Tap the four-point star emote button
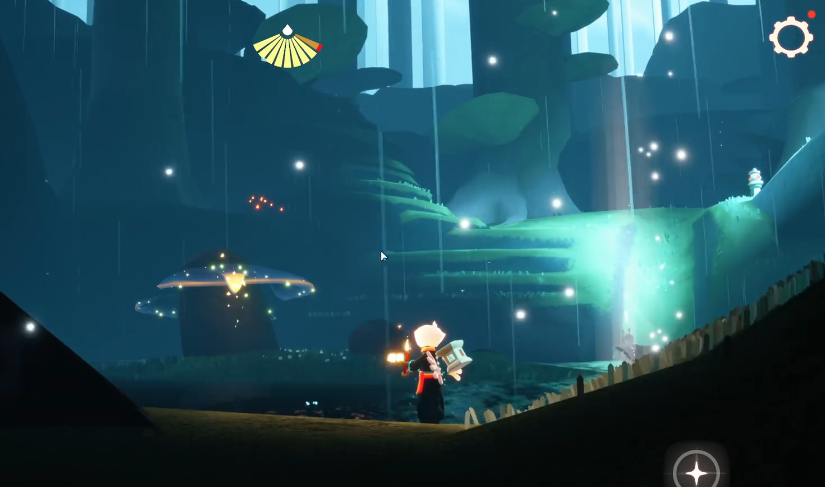Image resolution: width=825 pixels, height=487 pixels. [x=696, y=469]
